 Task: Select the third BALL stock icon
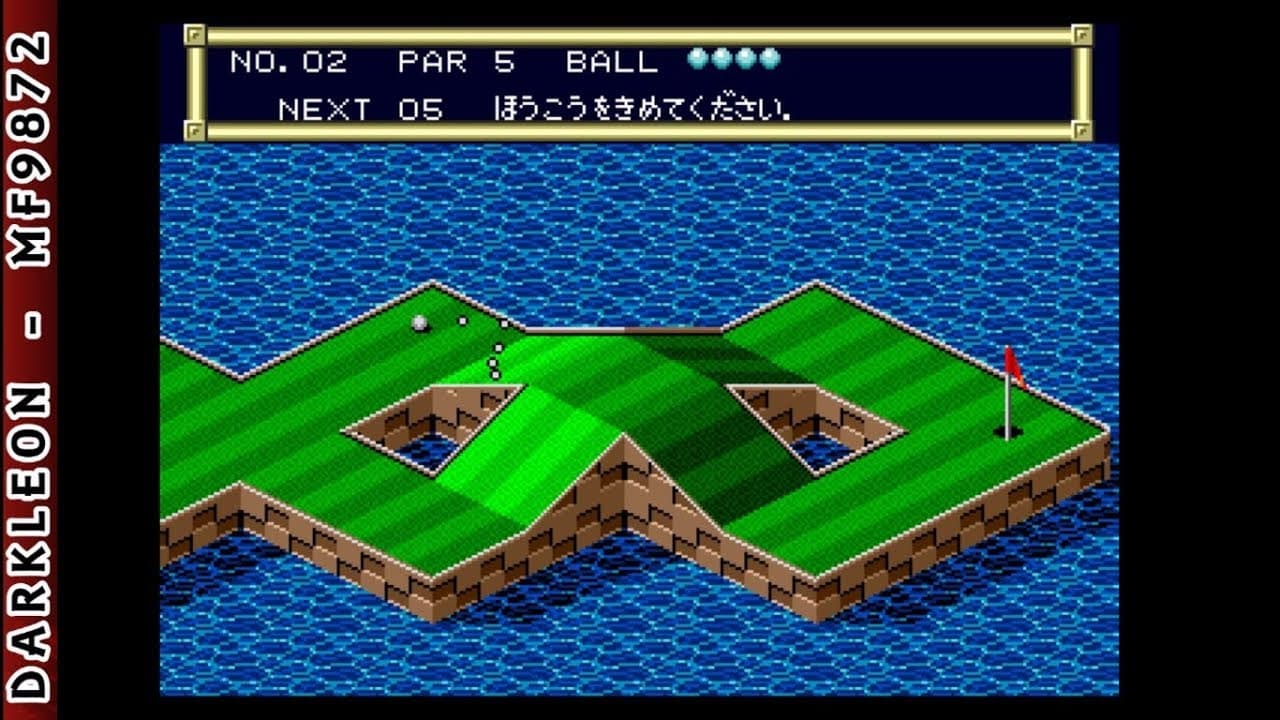tap(746, 59)
